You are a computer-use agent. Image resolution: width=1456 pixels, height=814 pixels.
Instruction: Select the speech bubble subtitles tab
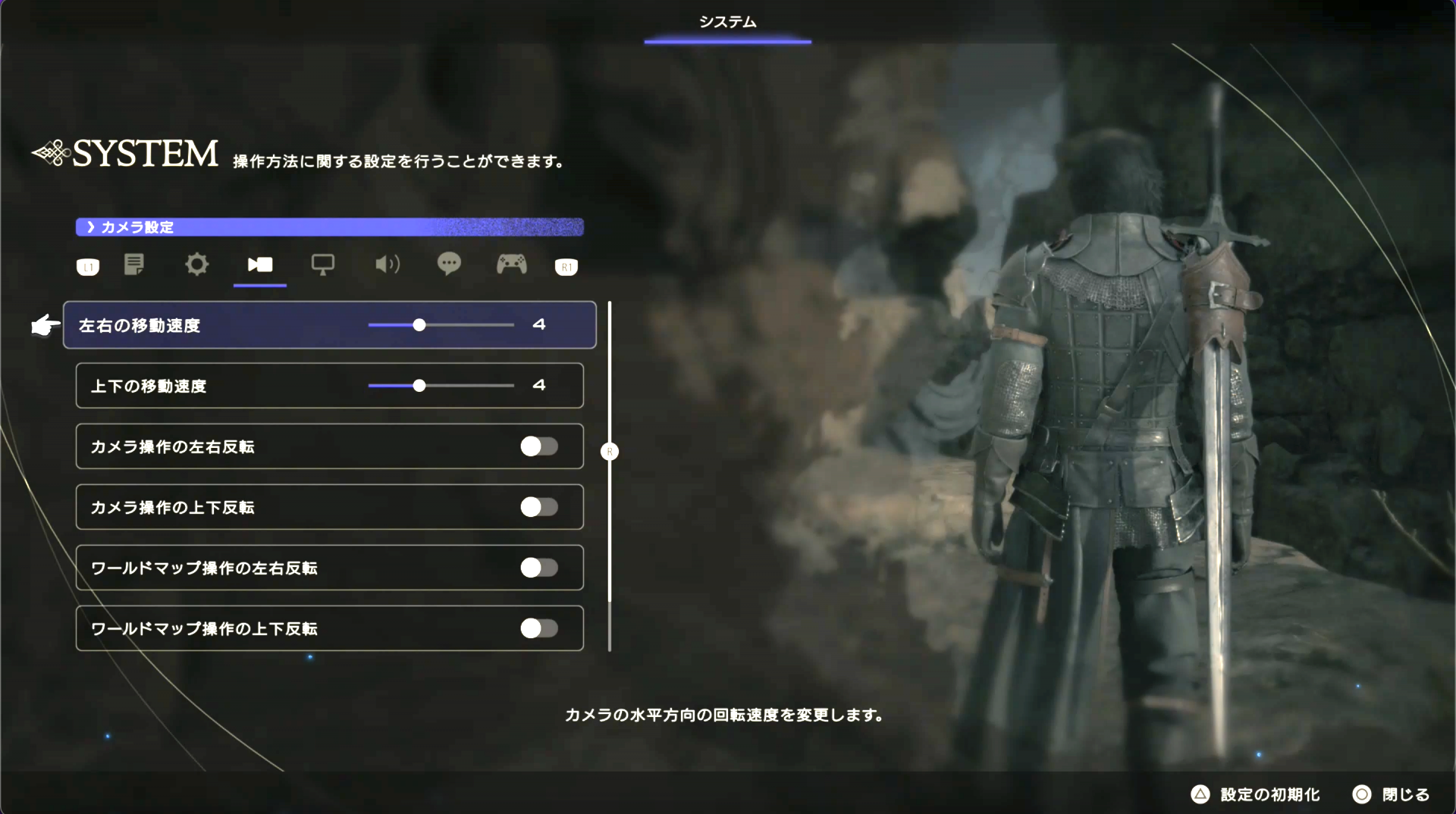click(449, 265)
